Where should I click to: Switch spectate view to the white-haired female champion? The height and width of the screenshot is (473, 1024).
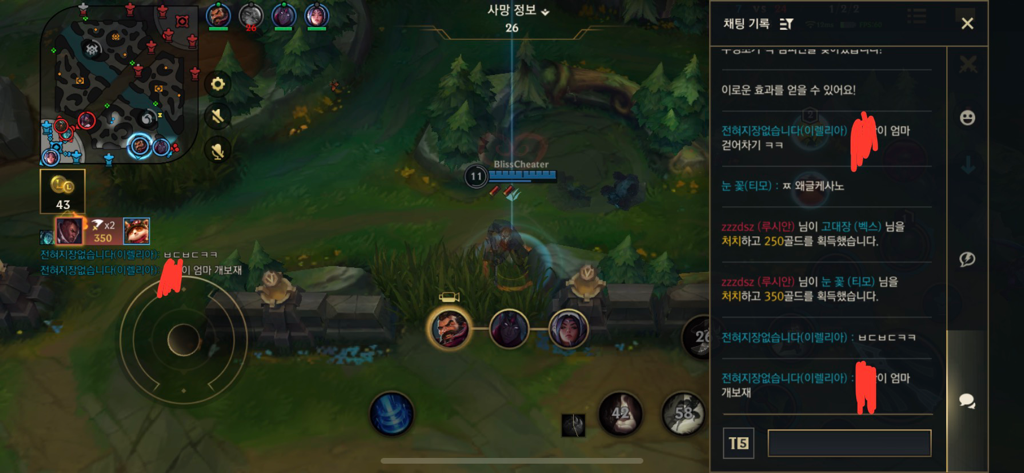coord(568,328)
